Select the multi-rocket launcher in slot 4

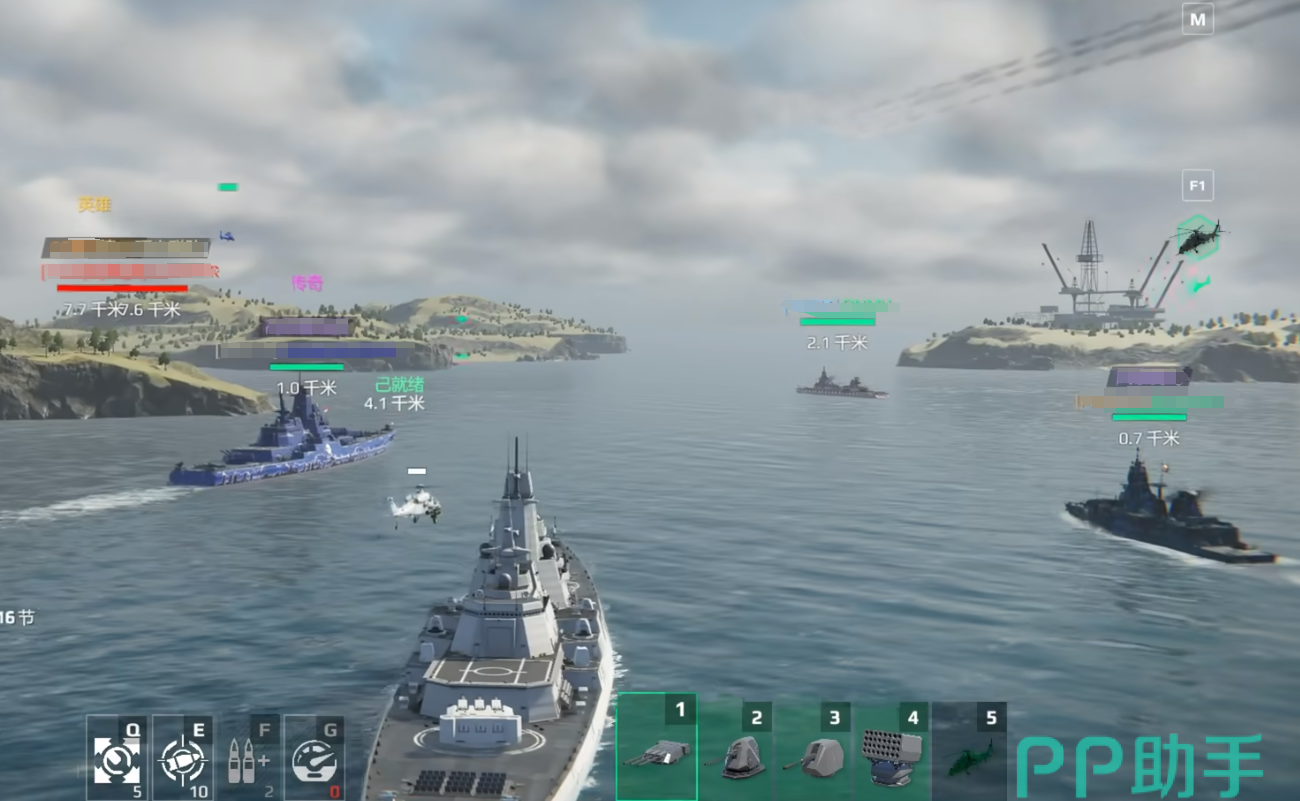click(x=892, y=751)
